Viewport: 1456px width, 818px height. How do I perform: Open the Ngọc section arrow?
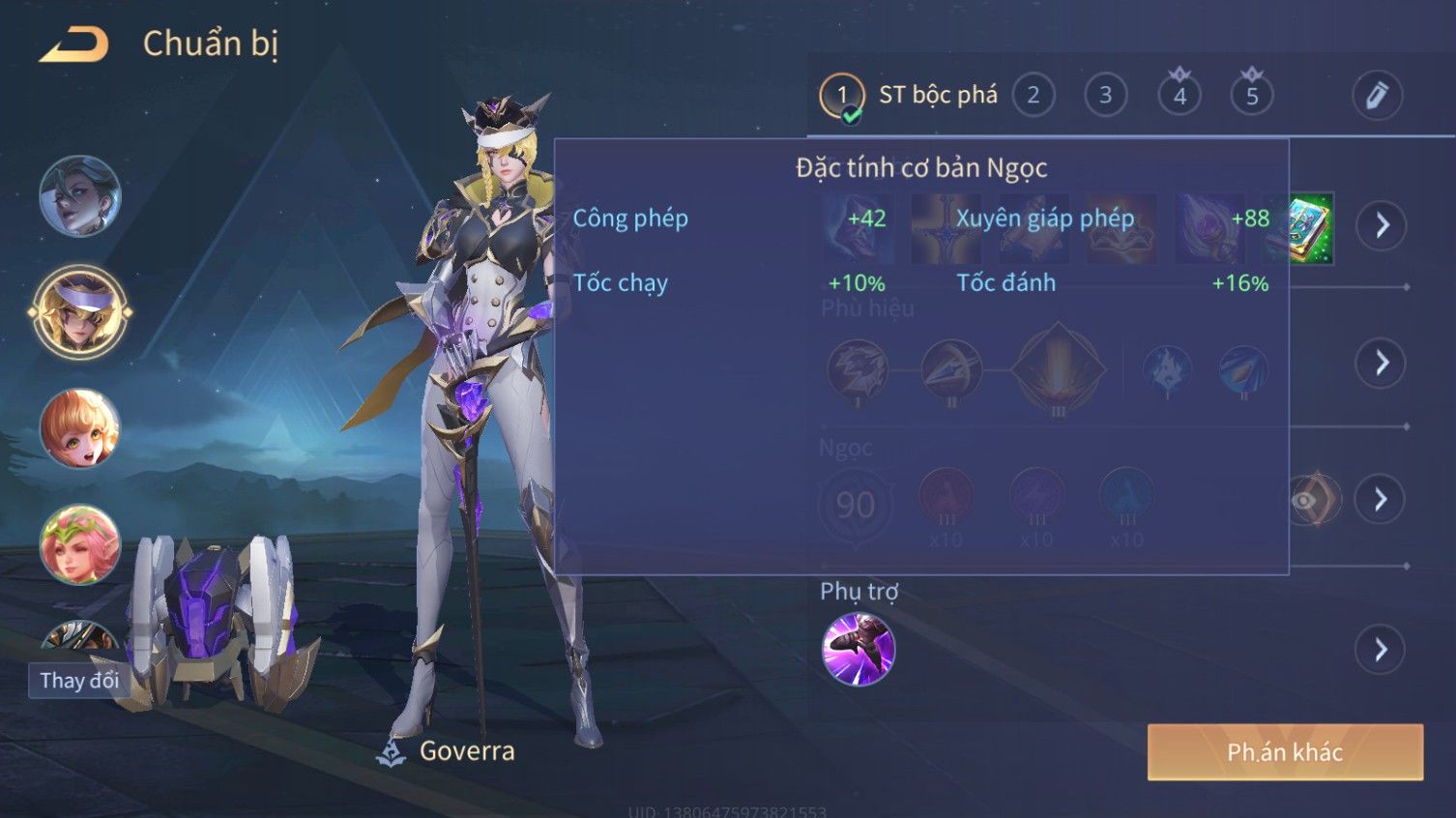(1381, 500)
